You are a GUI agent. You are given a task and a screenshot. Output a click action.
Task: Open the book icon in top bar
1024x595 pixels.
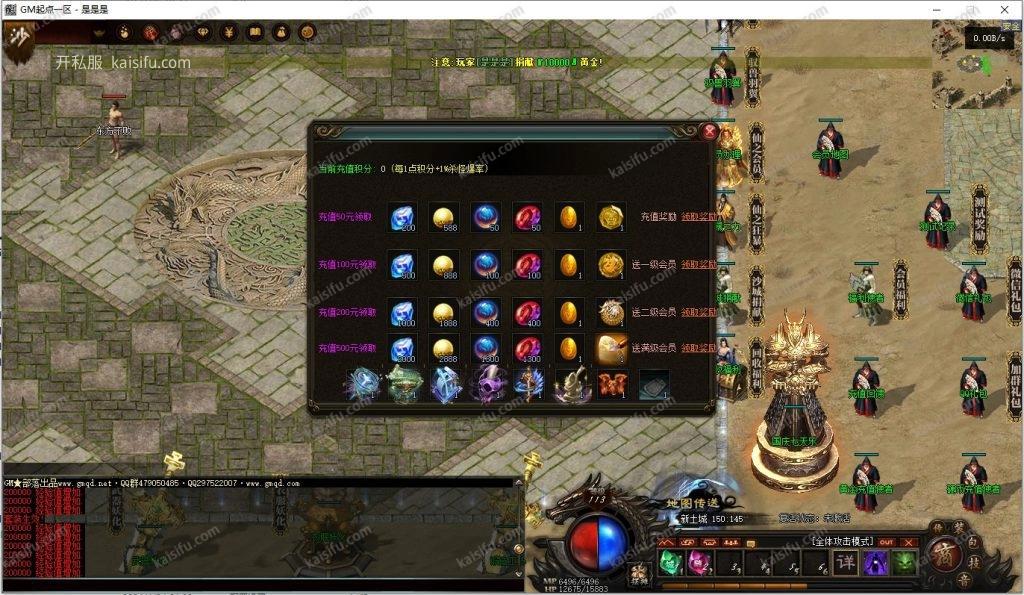pos(254,33)
